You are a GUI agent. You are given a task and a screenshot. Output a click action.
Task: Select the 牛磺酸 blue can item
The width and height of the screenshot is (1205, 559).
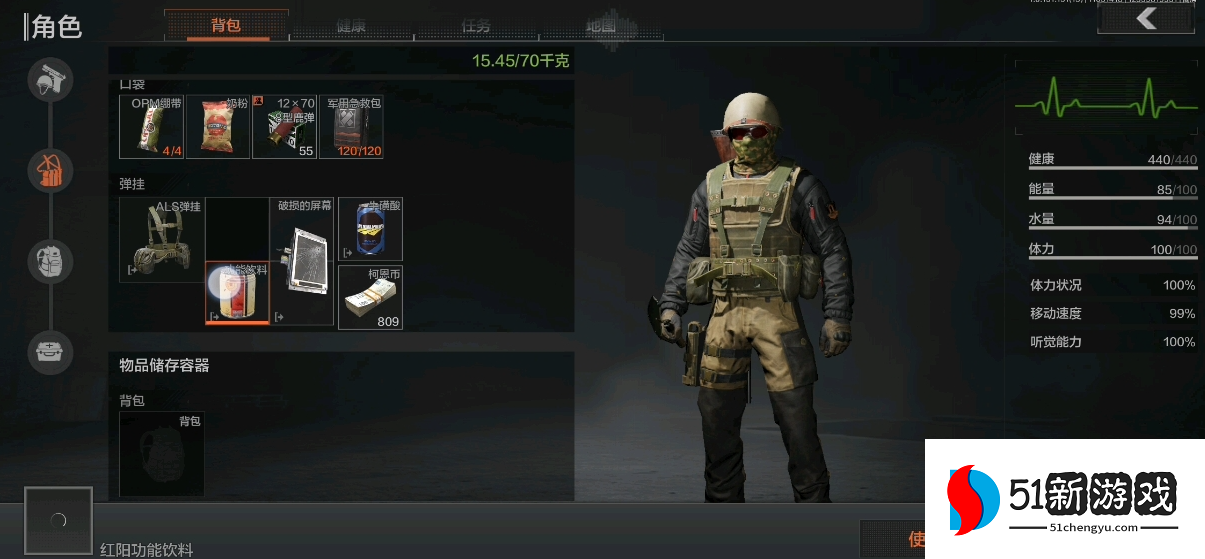pos(371,229)
